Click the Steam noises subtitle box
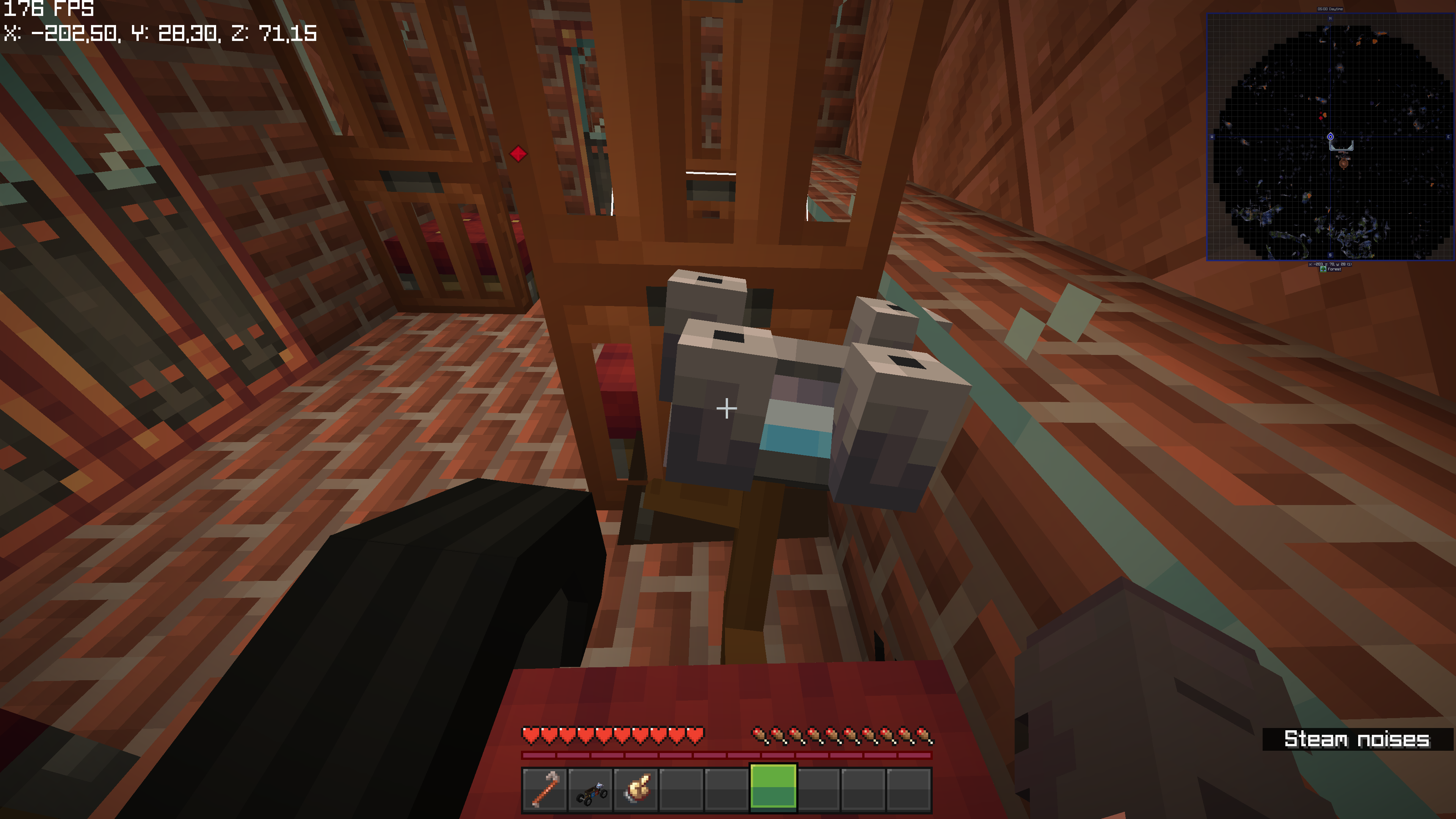Screen dimensions: 1456x819 click(x=1359, y=738)
